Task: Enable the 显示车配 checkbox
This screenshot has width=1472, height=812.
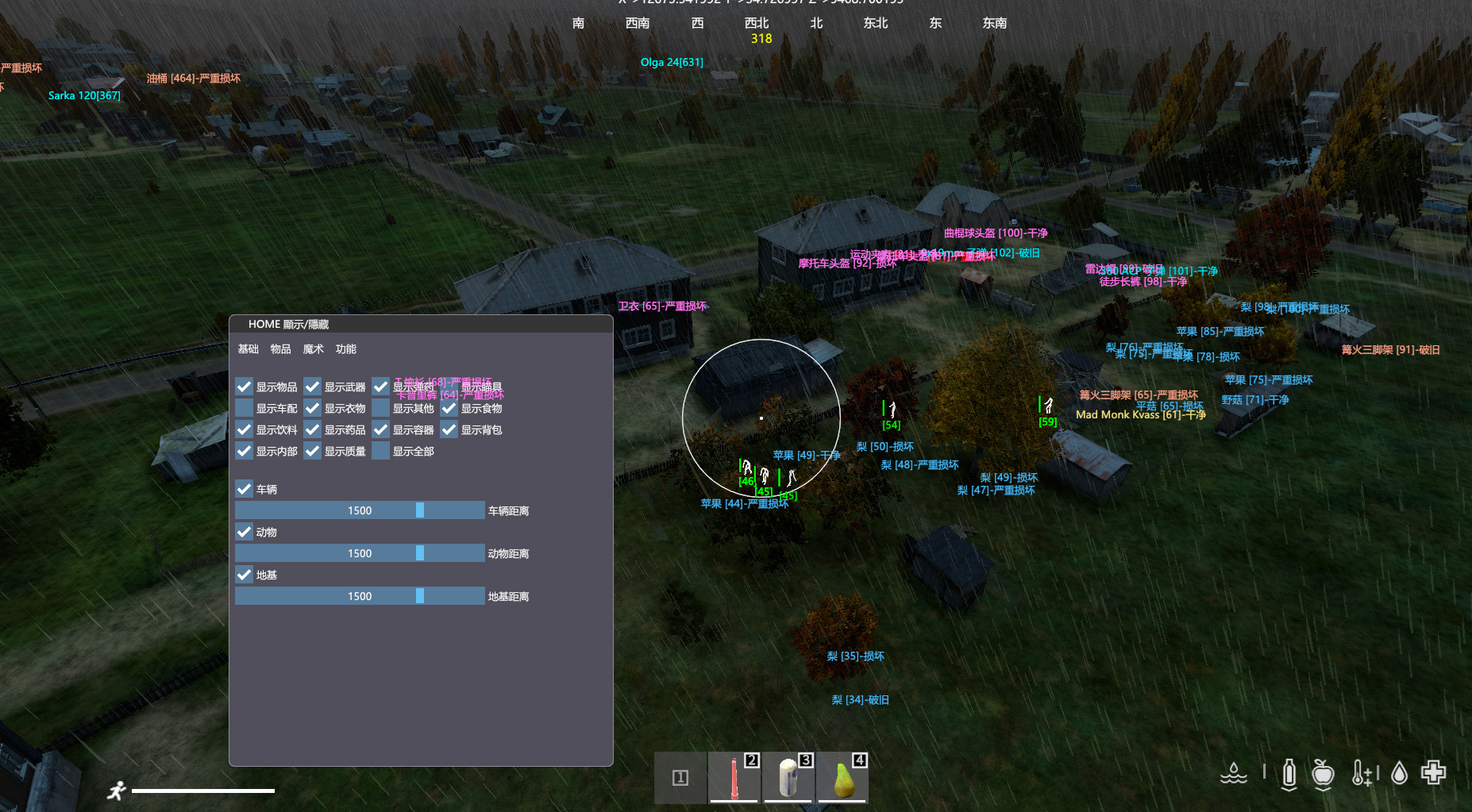Action: [245, 408]
